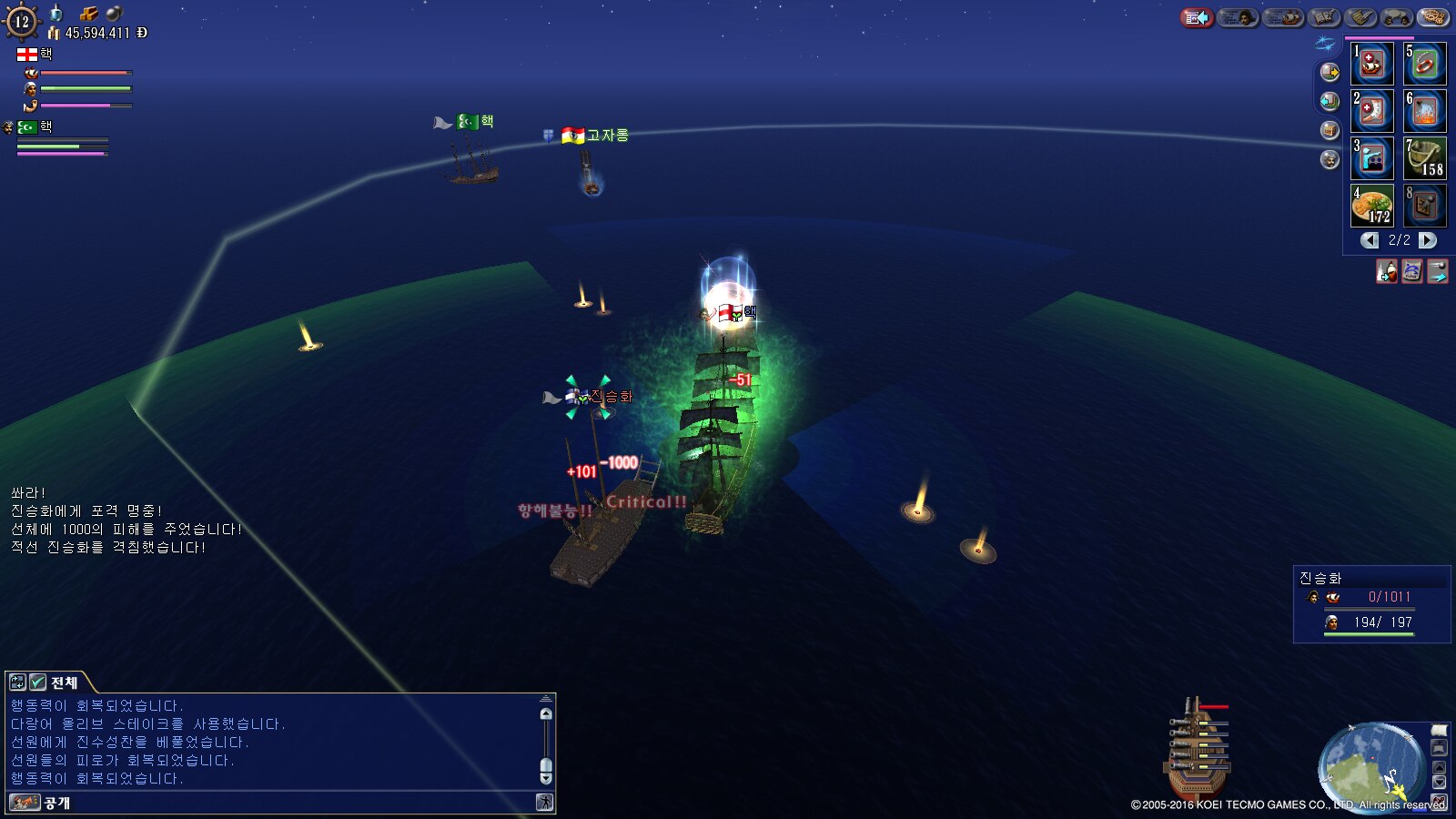Go to the previous hotbar page
This screenshot has width=1456, height=819.
(1370, 240)
